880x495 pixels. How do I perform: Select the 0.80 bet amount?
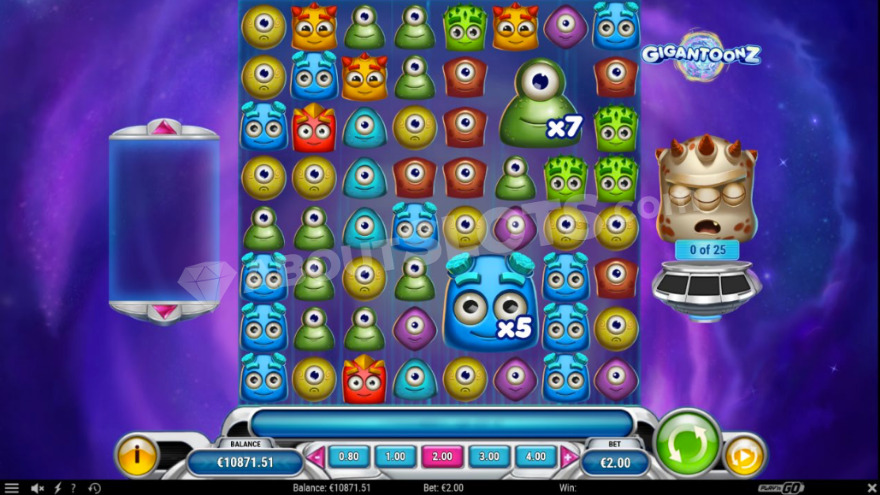(348, 456)
